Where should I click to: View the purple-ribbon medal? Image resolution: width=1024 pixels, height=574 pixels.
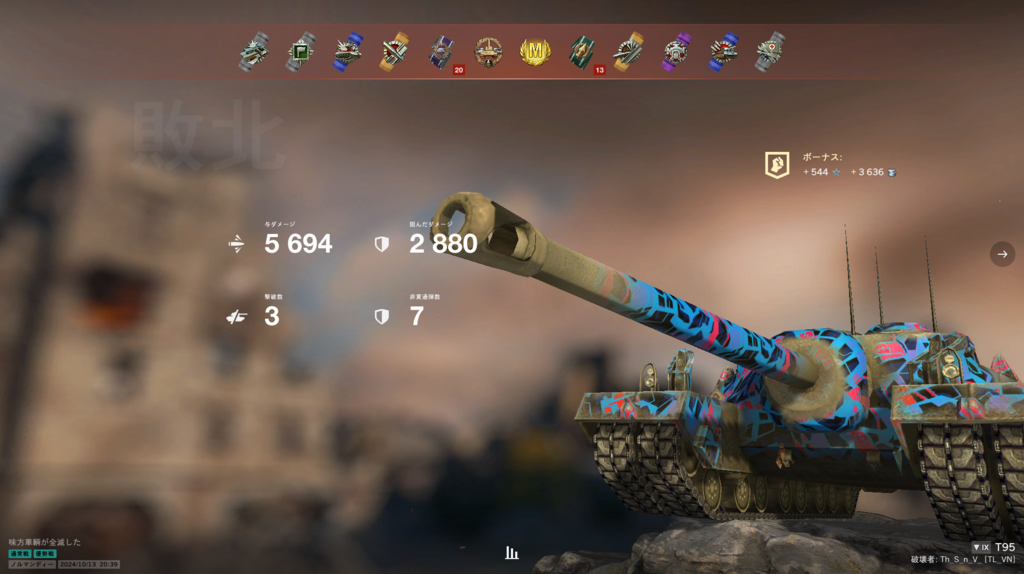(x=676, y=51)
